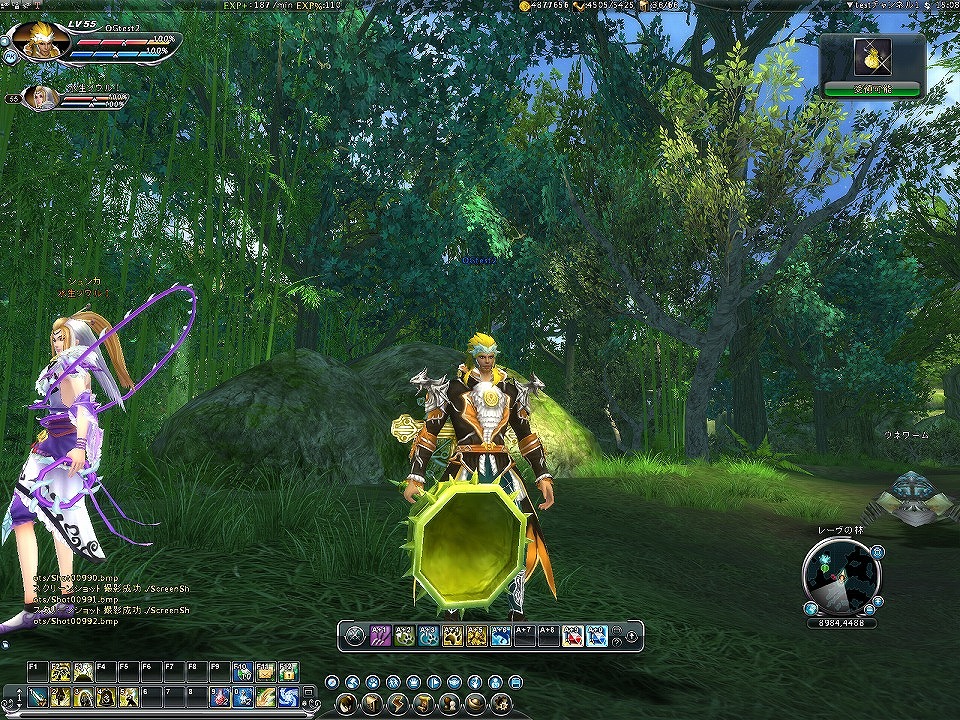Screen dimensions: 960x720
Task: Click the player portrait of the golden-haired character
Action: [x=41, y=39]
